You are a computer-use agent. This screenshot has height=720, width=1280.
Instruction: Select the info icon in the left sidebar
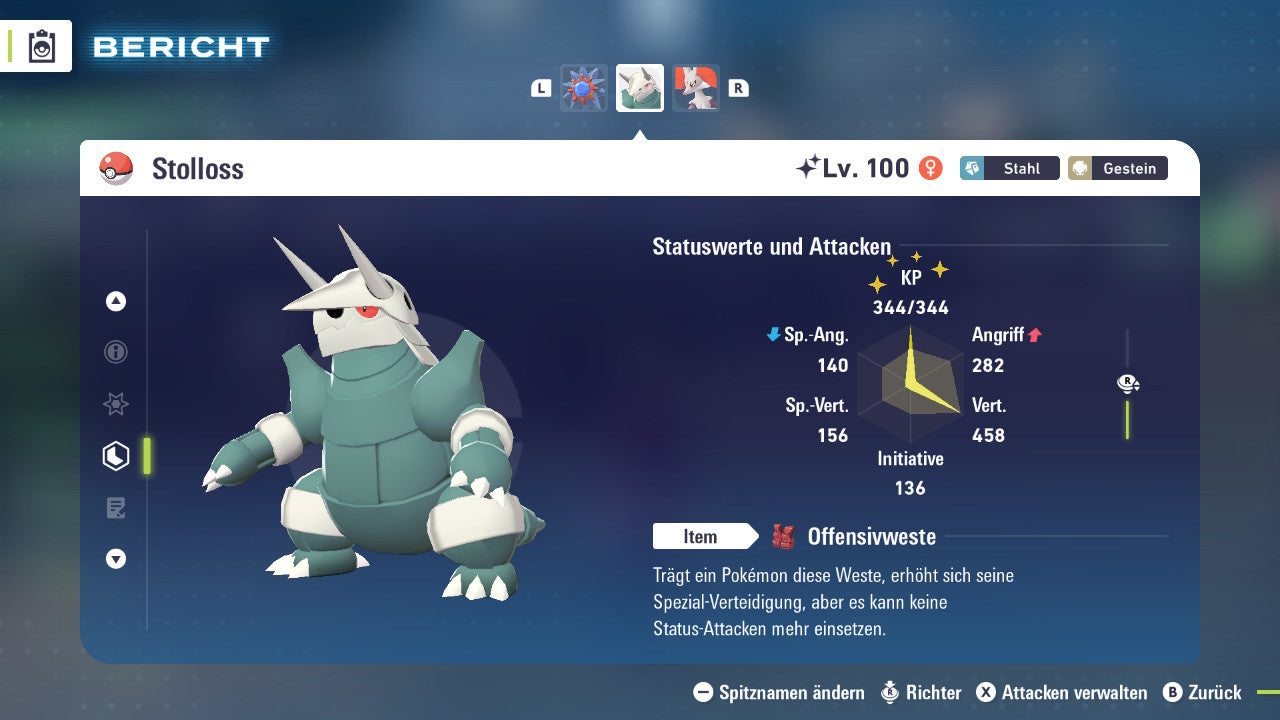116,353
